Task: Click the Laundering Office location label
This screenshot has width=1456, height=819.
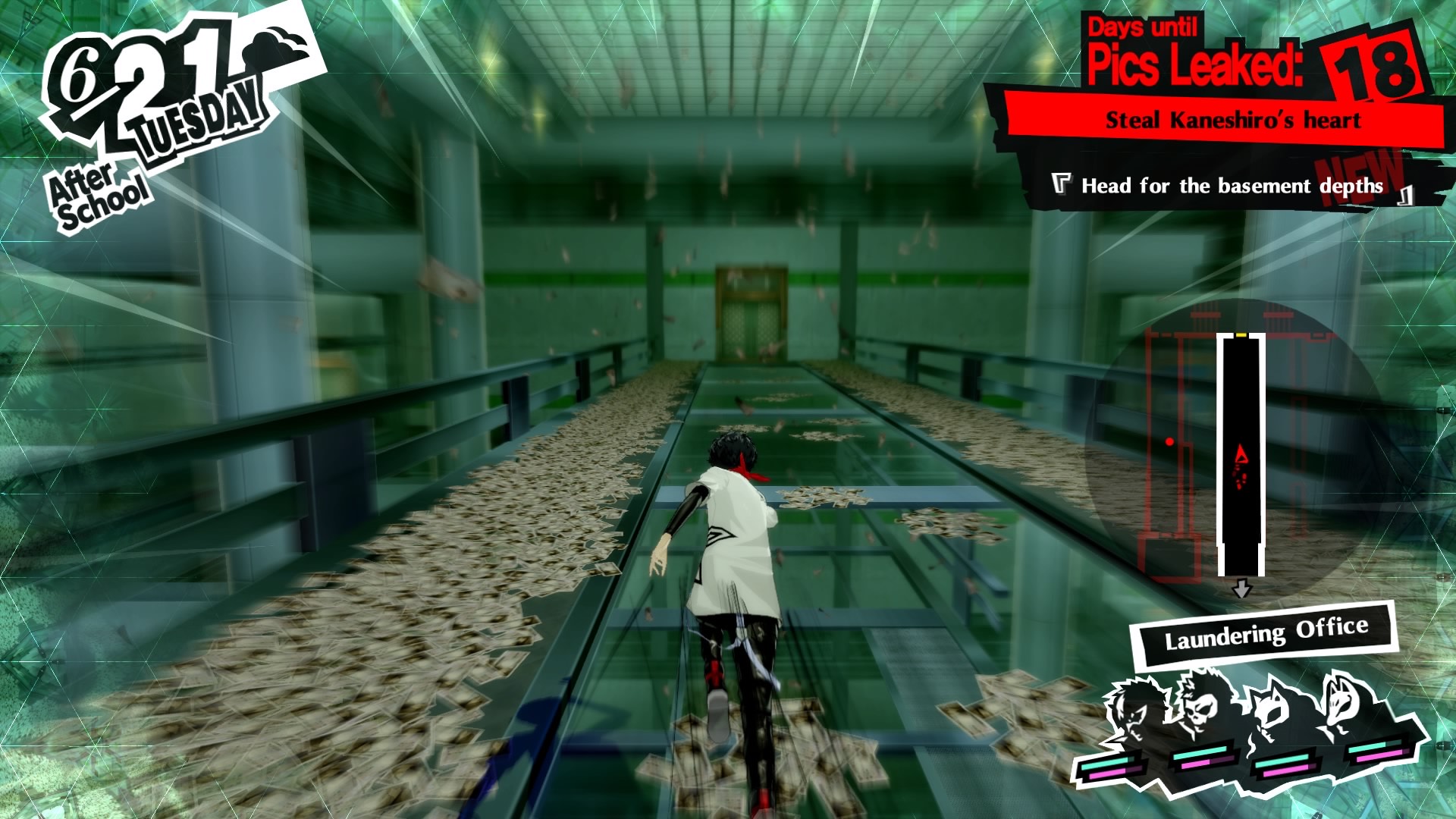Action: (x=1266, y=632)
